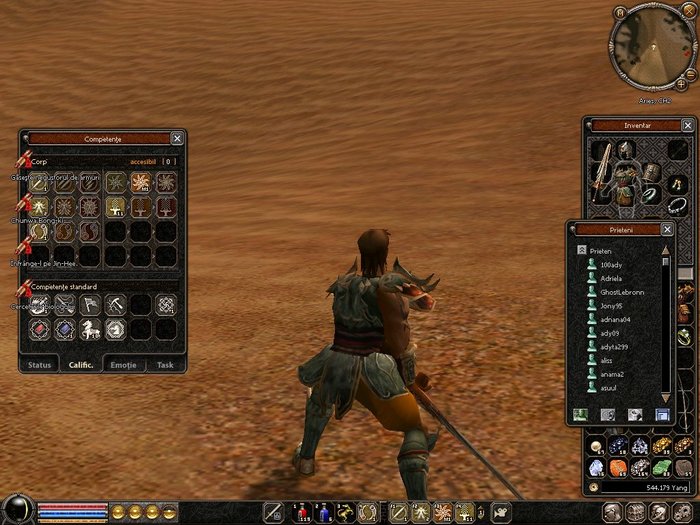Use the red potion in the hotbar
The height and width of the screenshot is (525, 700).
point(300,513)
